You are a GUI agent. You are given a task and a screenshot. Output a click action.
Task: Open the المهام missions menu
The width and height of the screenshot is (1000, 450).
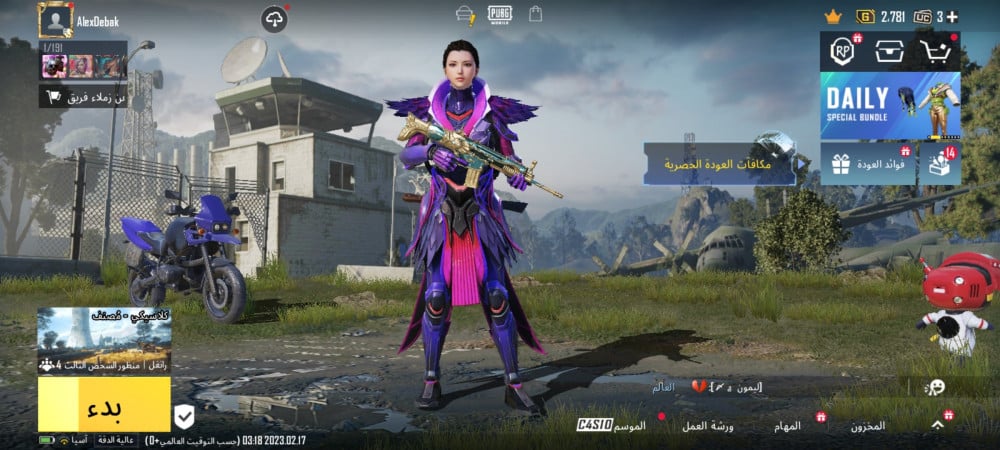coord(787,425)
